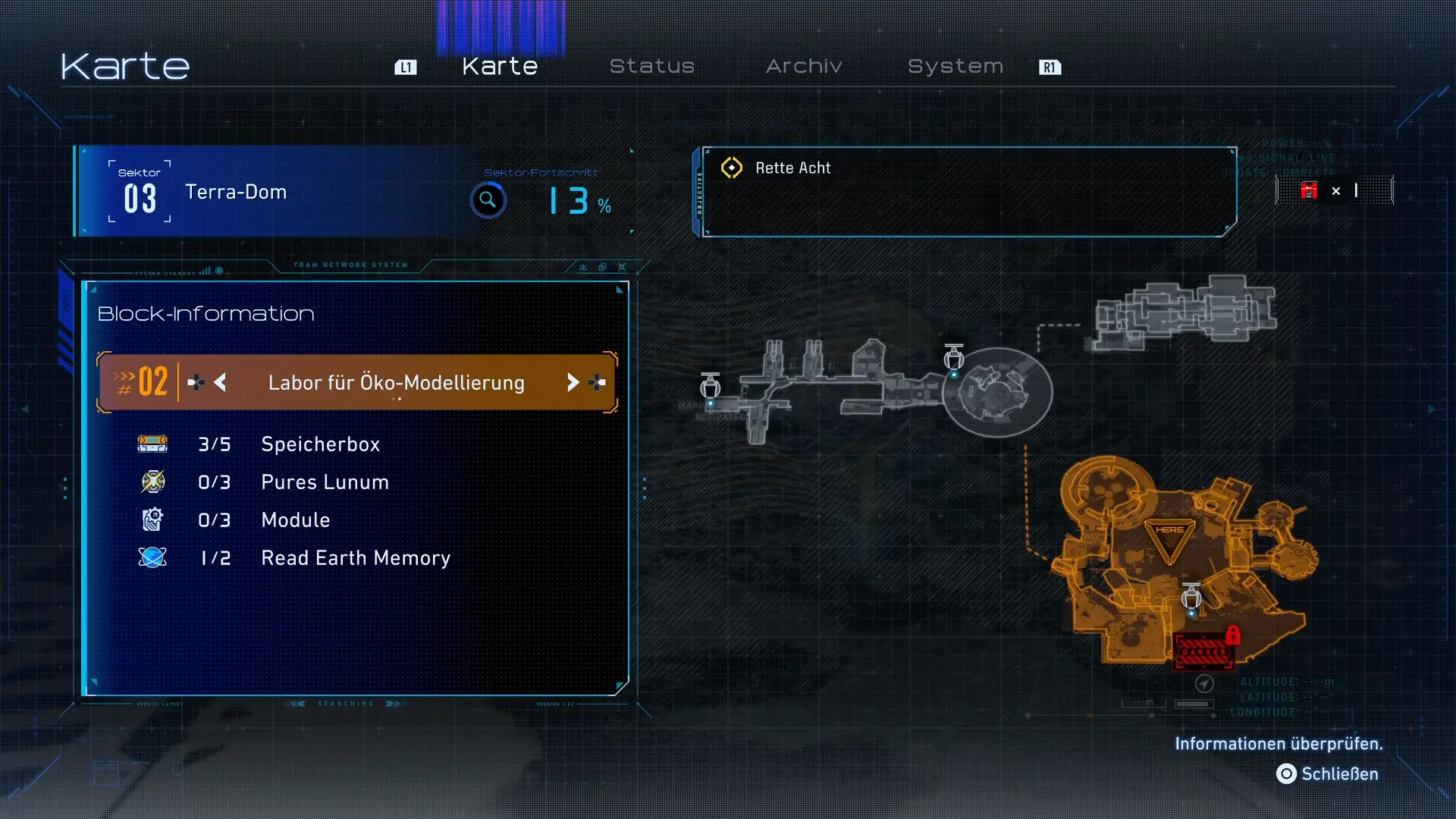The image size is (1456, 819).
Task: Select the System tab
Action: click(955, 67)
